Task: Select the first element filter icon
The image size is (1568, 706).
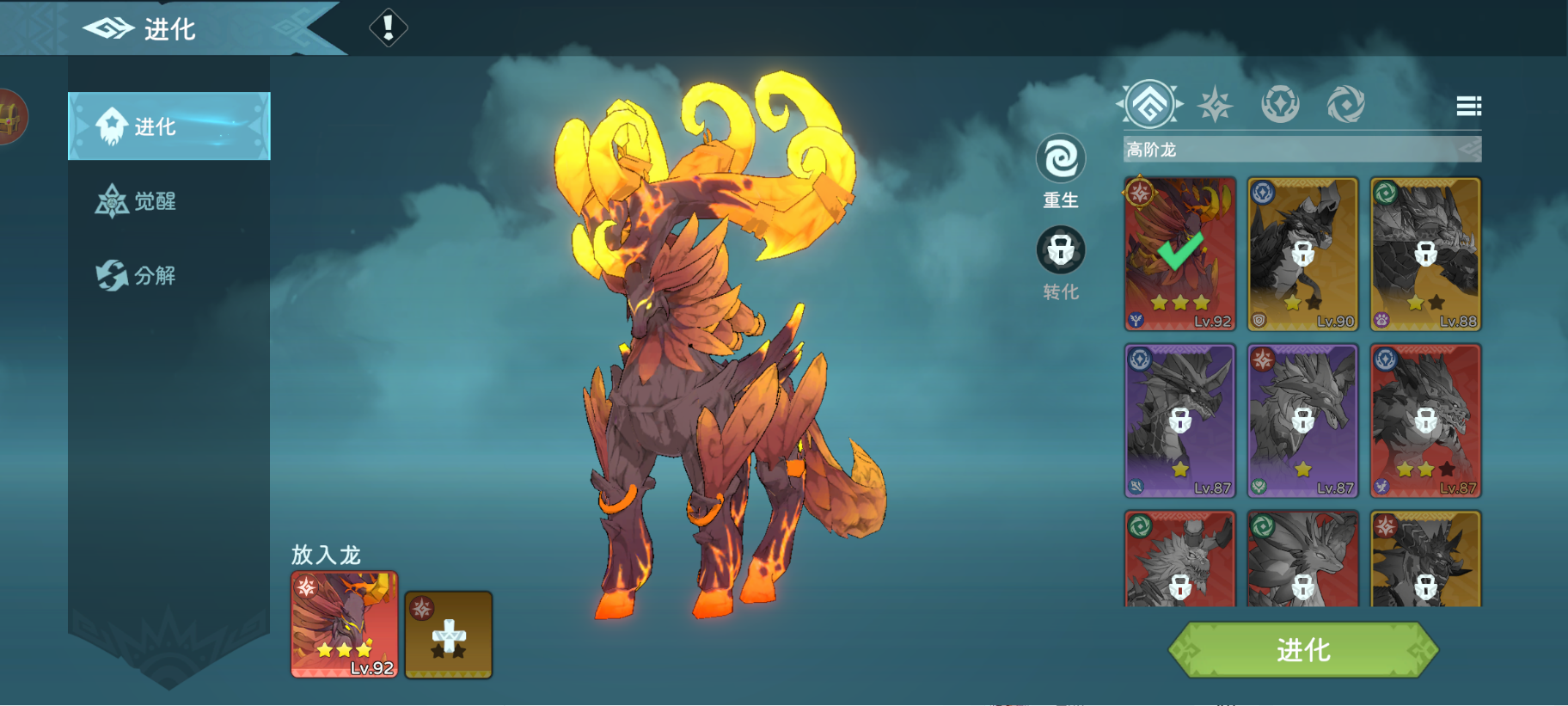Action: point(1150,104)
